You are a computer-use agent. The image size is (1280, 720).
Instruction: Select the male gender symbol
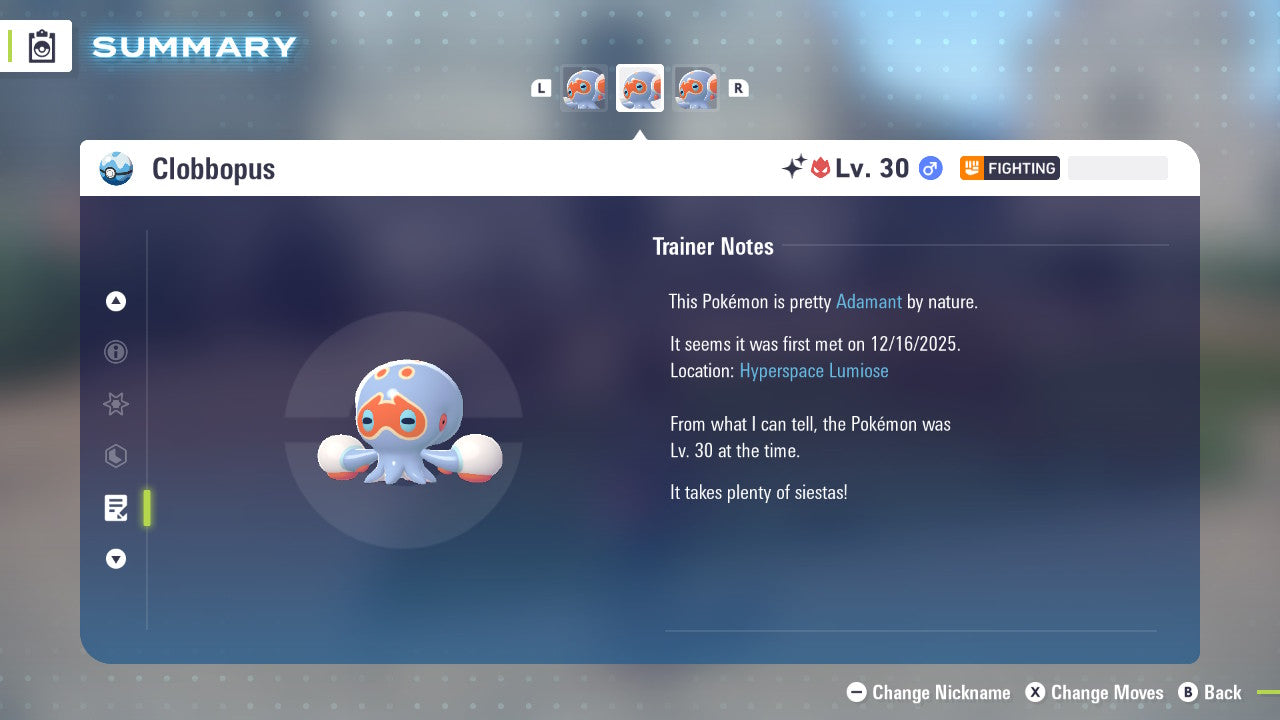click(x=929, y=168)
